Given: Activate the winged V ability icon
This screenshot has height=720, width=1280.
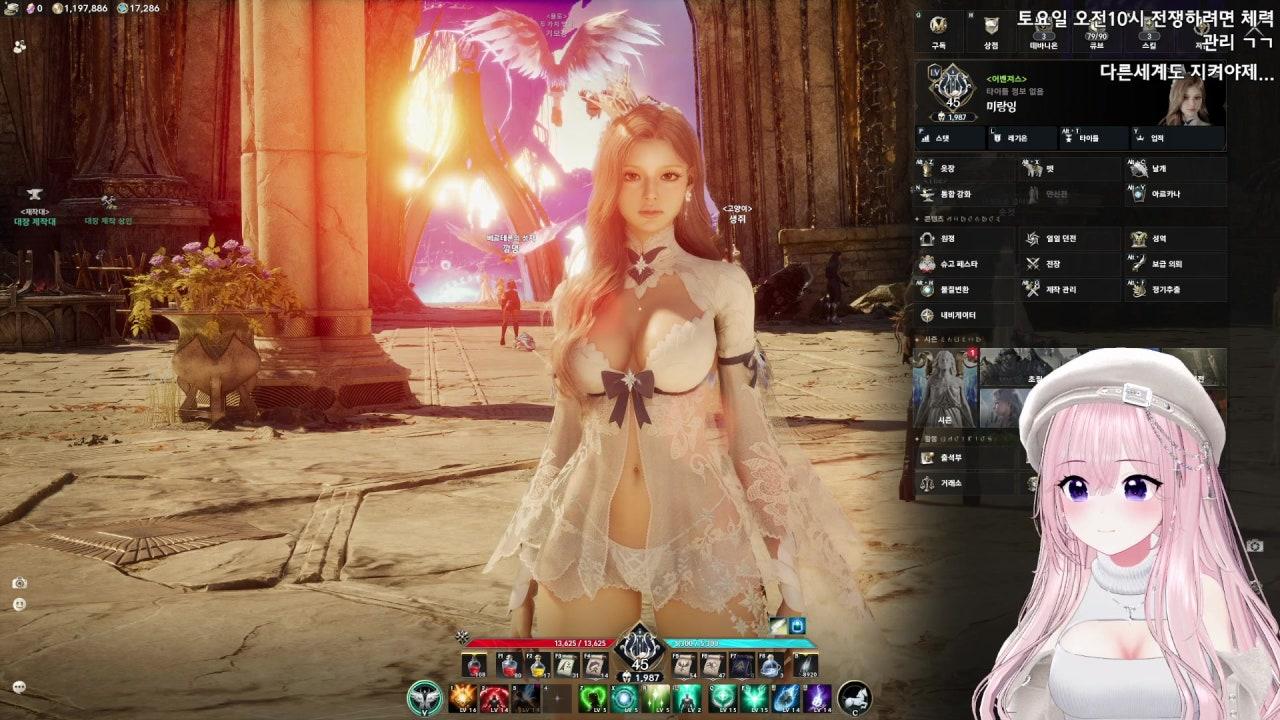Looking at the screenshot, I should tap(426, 697).
